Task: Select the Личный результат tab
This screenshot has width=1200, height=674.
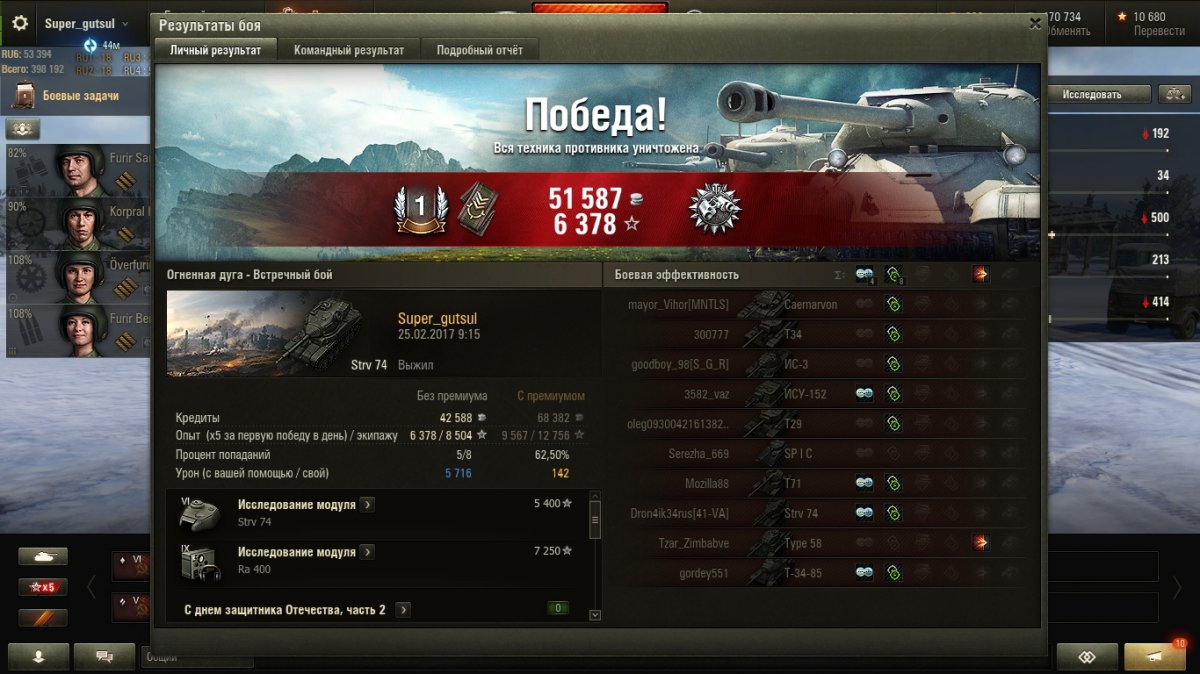Action: pyautogui.click(x=215, y=50)
